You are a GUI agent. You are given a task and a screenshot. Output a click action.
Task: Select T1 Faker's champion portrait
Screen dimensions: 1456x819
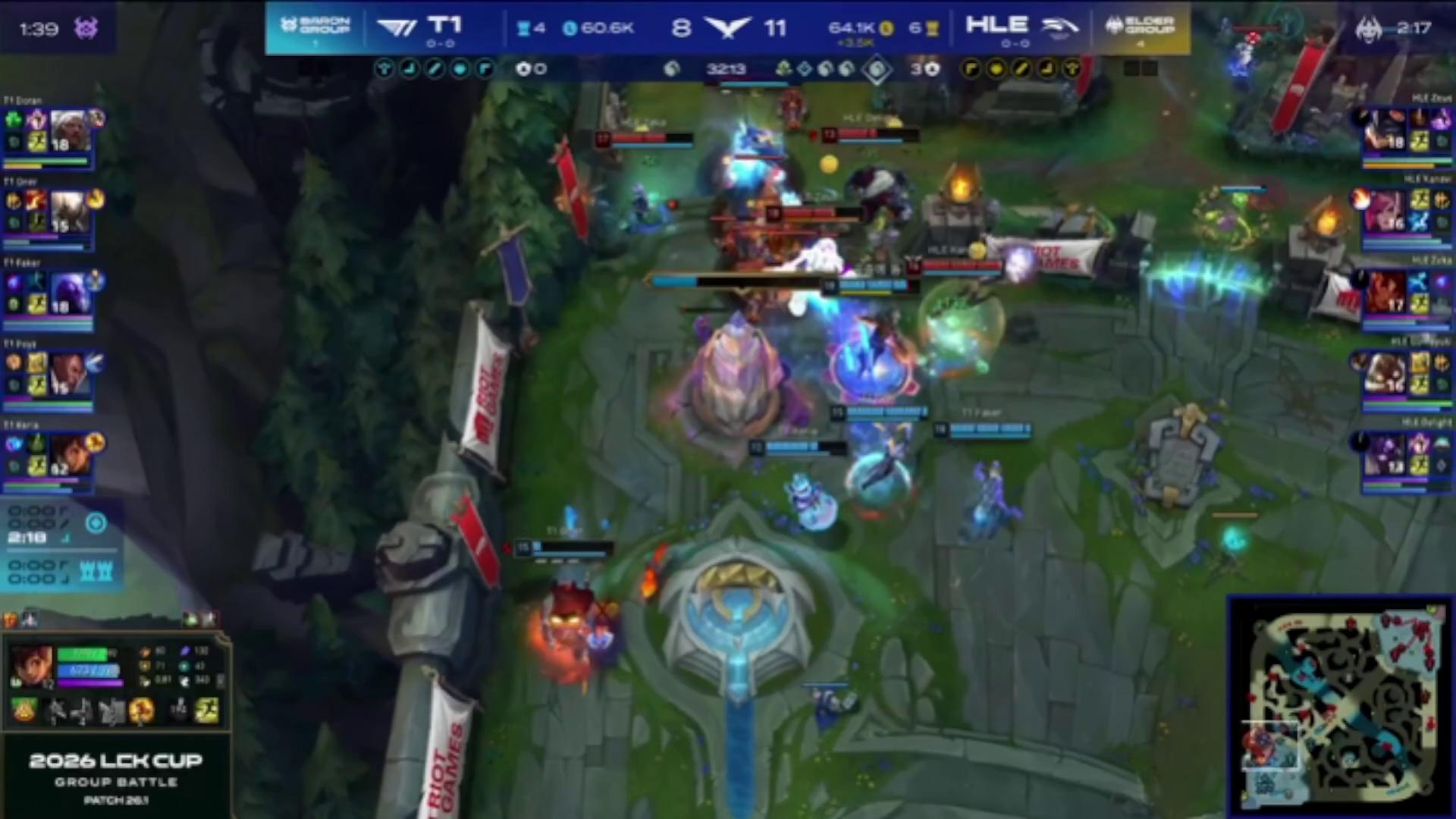tap(70, 293)
